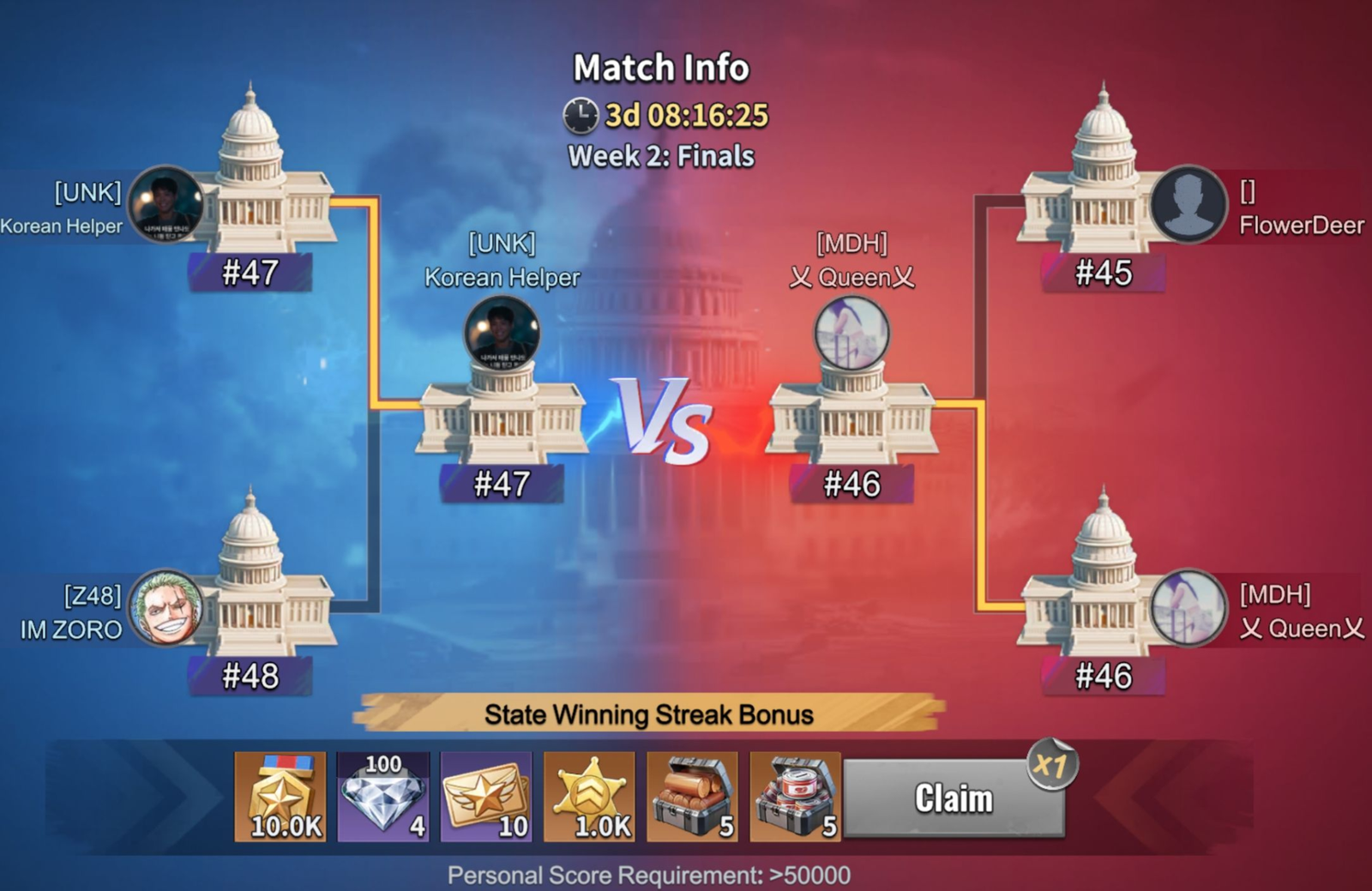Screen dimensions: 1372x891
Task: View FlowerDeer's player avatar
Action: 1188,204
